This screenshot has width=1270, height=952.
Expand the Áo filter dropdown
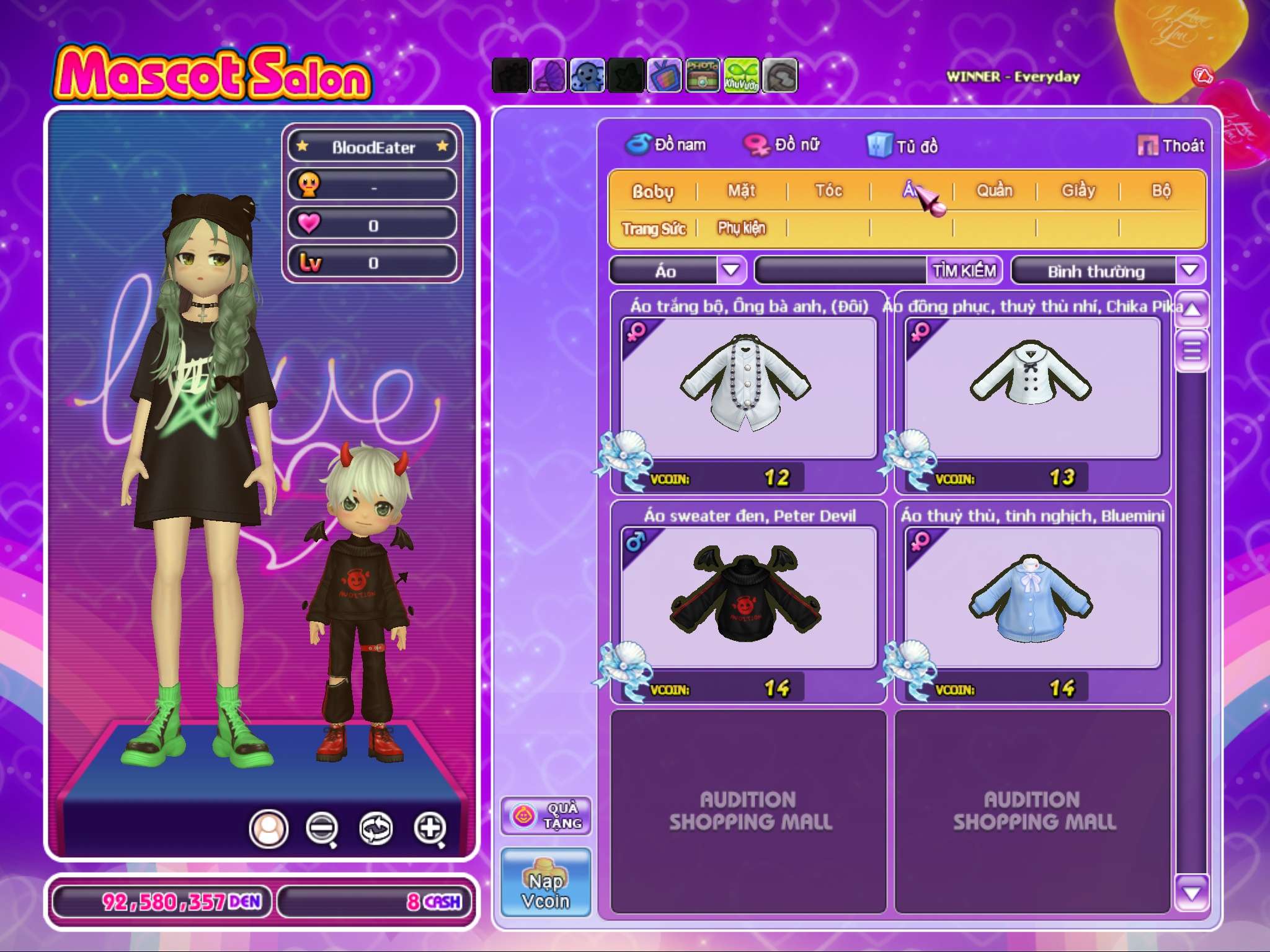pos(731,270)
